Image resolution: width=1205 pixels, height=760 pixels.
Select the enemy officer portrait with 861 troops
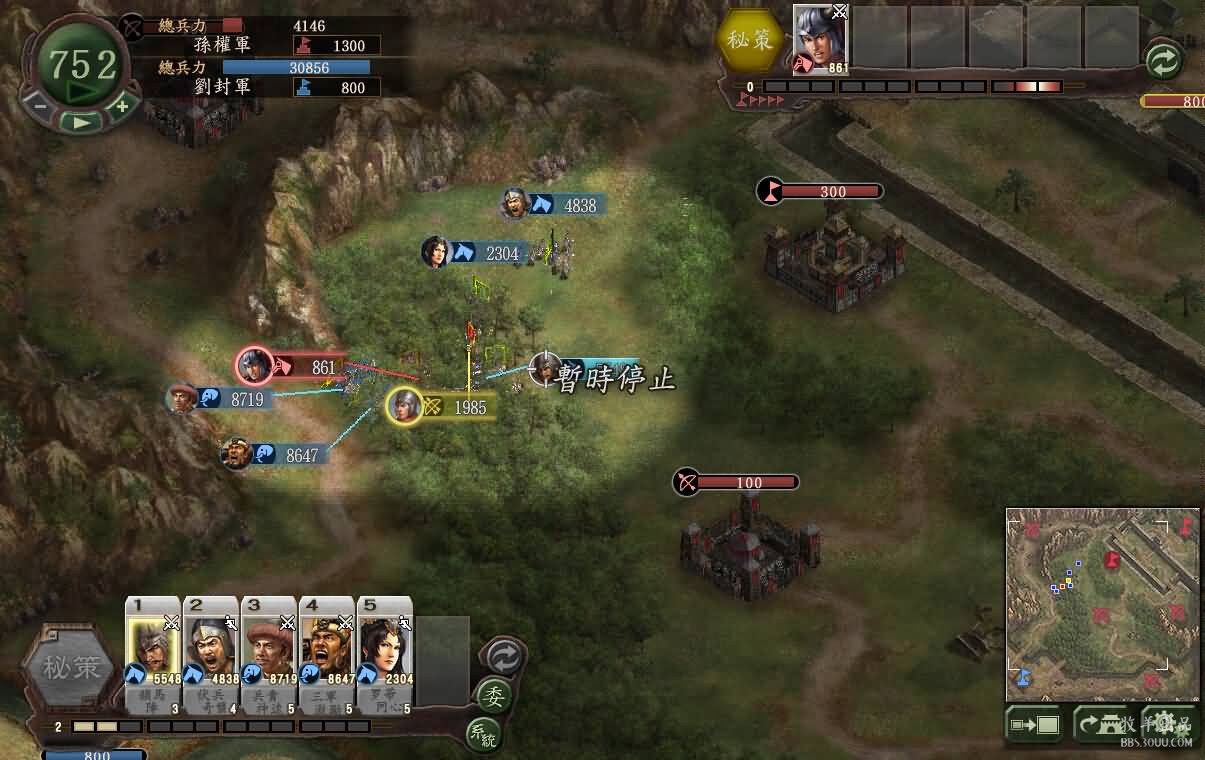[x=820, y=40]
